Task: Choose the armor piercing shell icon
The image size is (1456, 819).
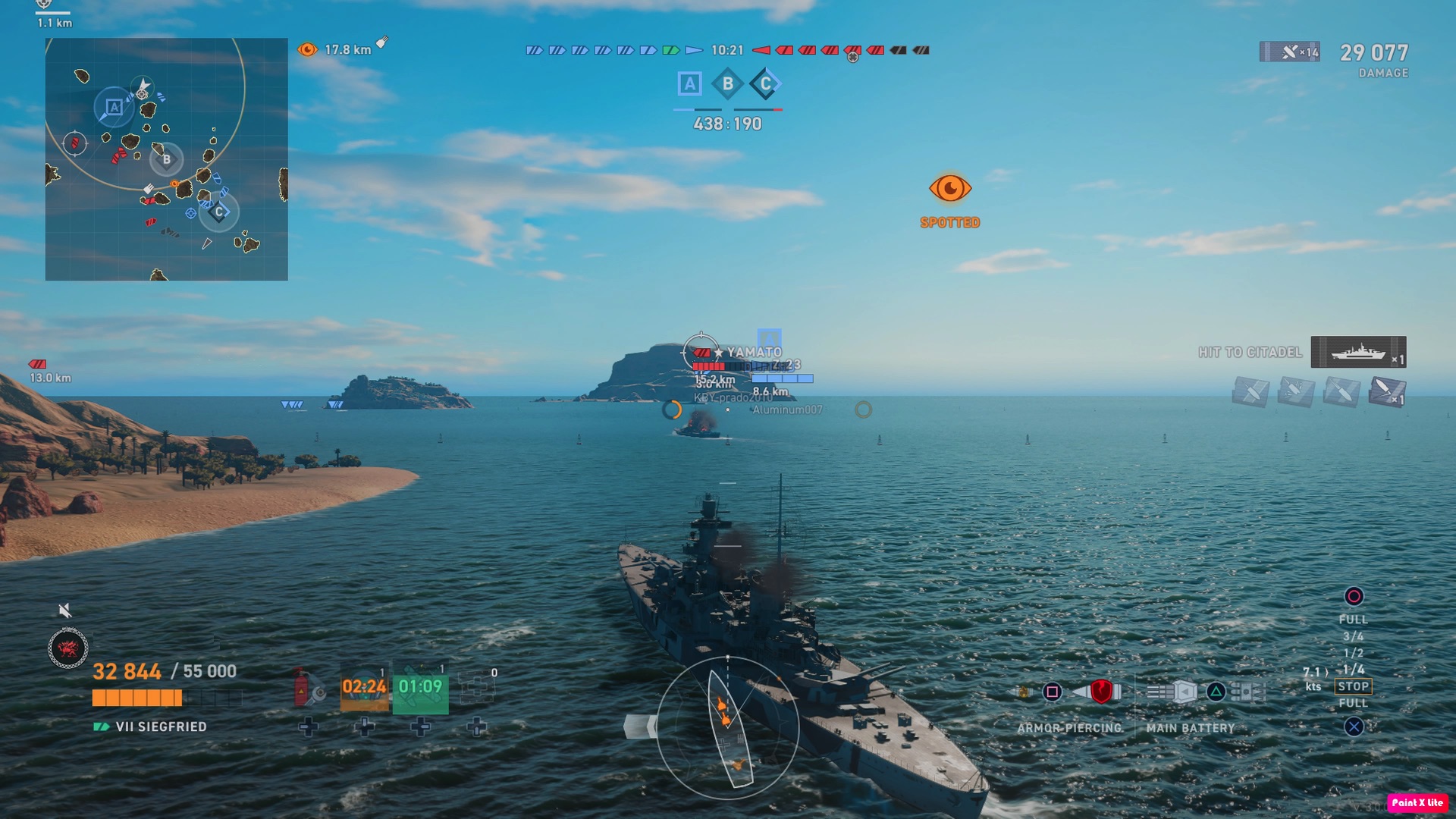Action: pyautogui.click(x=1100, y=692)
